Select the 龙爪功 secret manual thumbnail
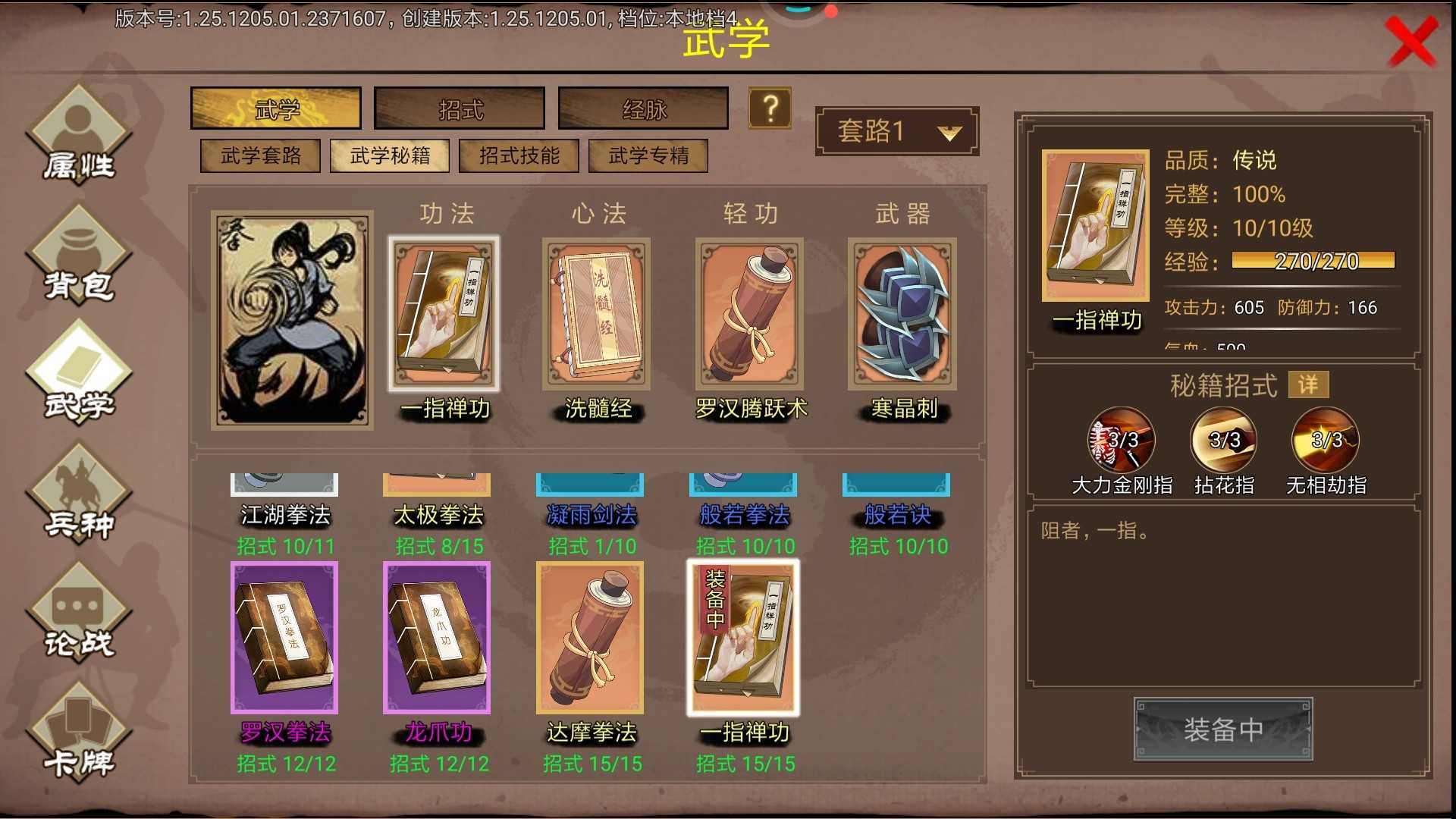The image size is (1456, 819). (436, 639)
